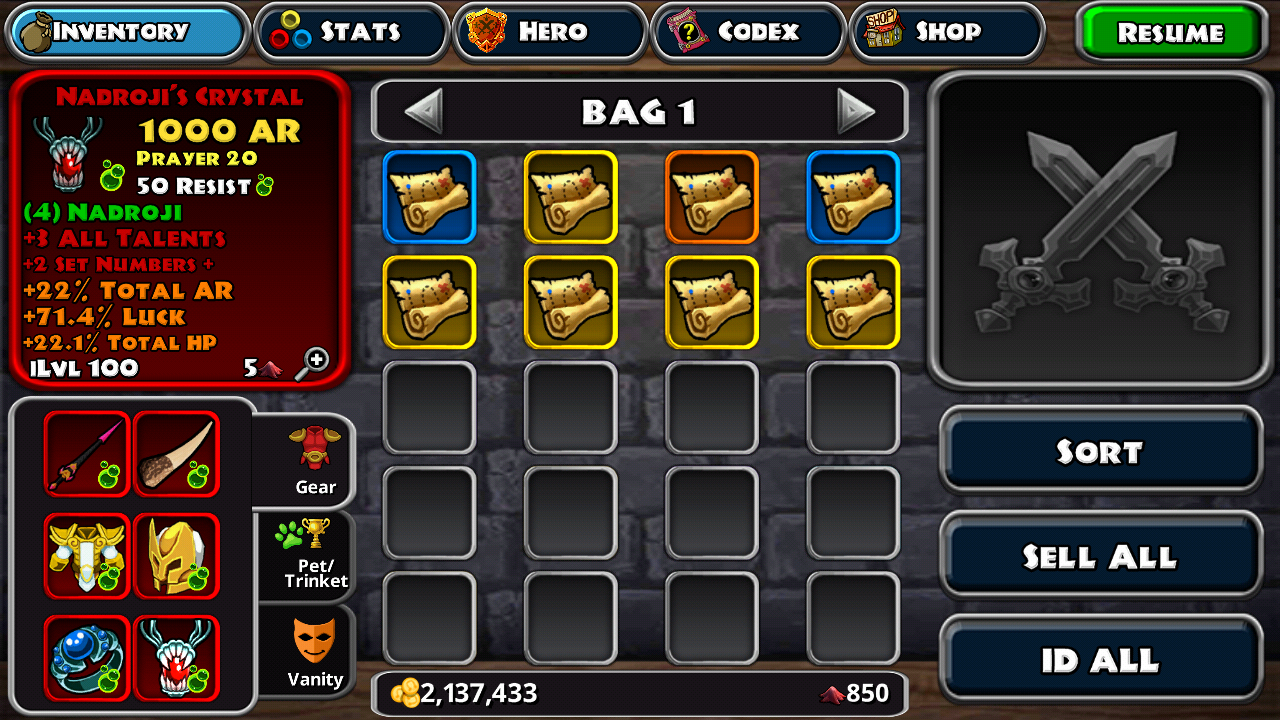Select the equipped golden chest armor
The image size is (1280, 720).
87,556
